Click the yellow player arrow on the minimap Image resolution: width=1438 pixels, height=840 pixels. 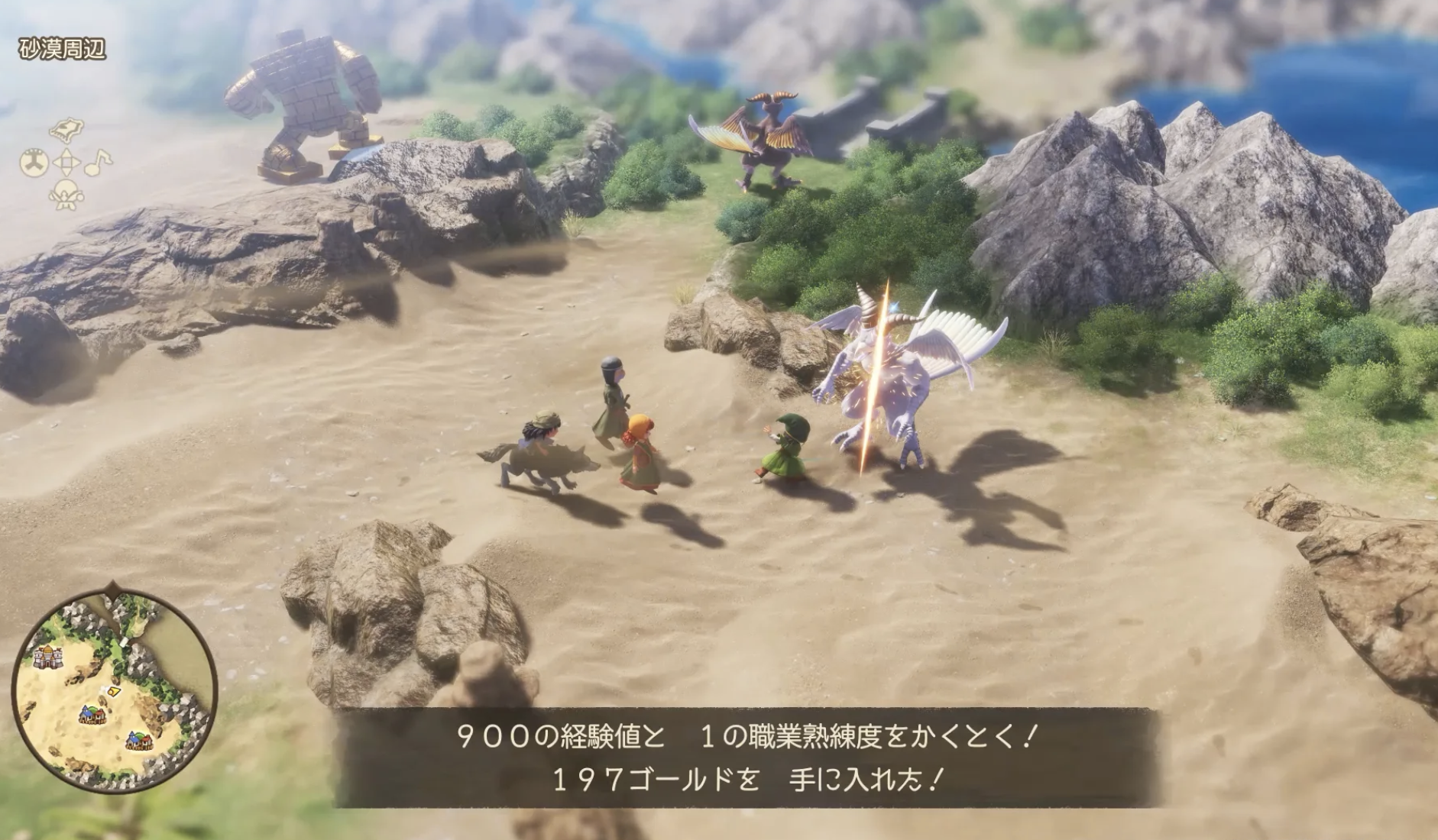[x=112, y=690]
